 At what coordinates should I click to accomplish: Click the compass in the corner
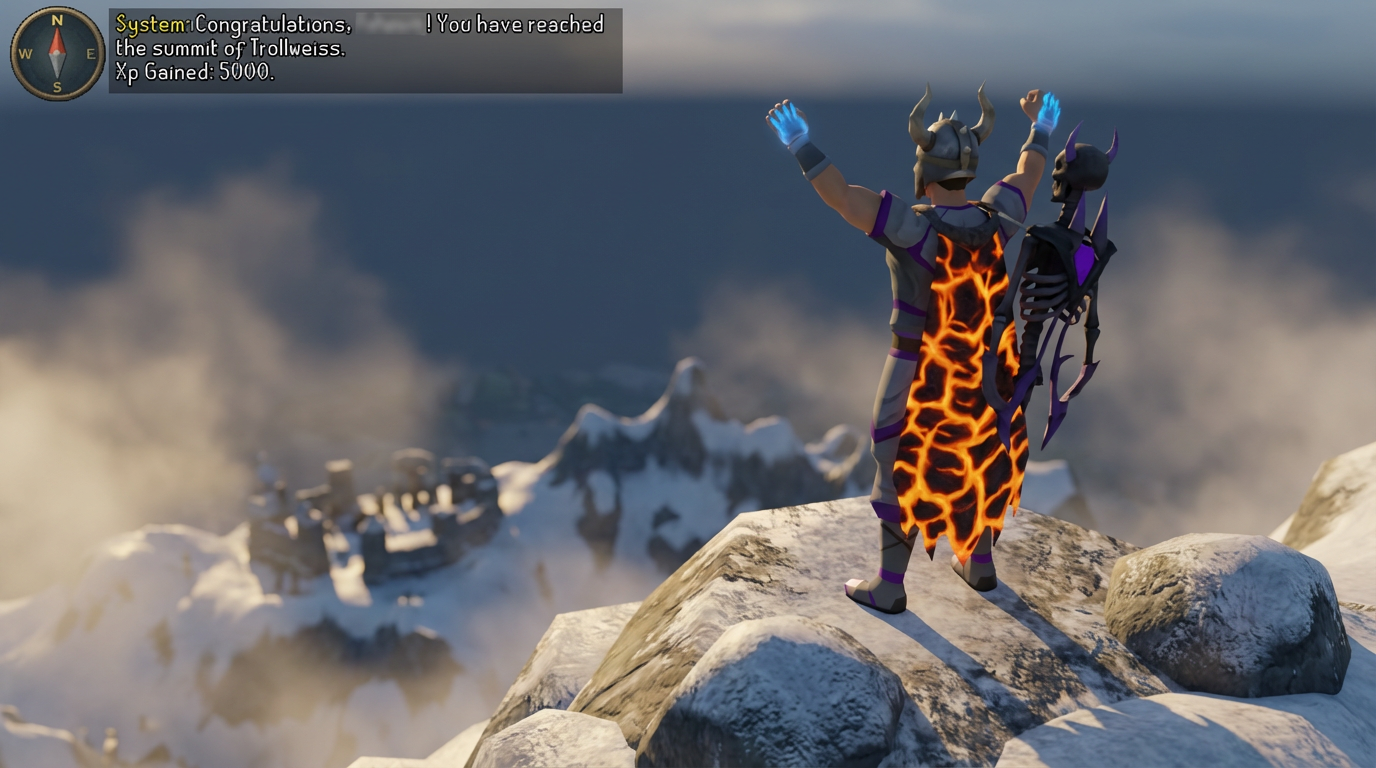pos(57,53)
